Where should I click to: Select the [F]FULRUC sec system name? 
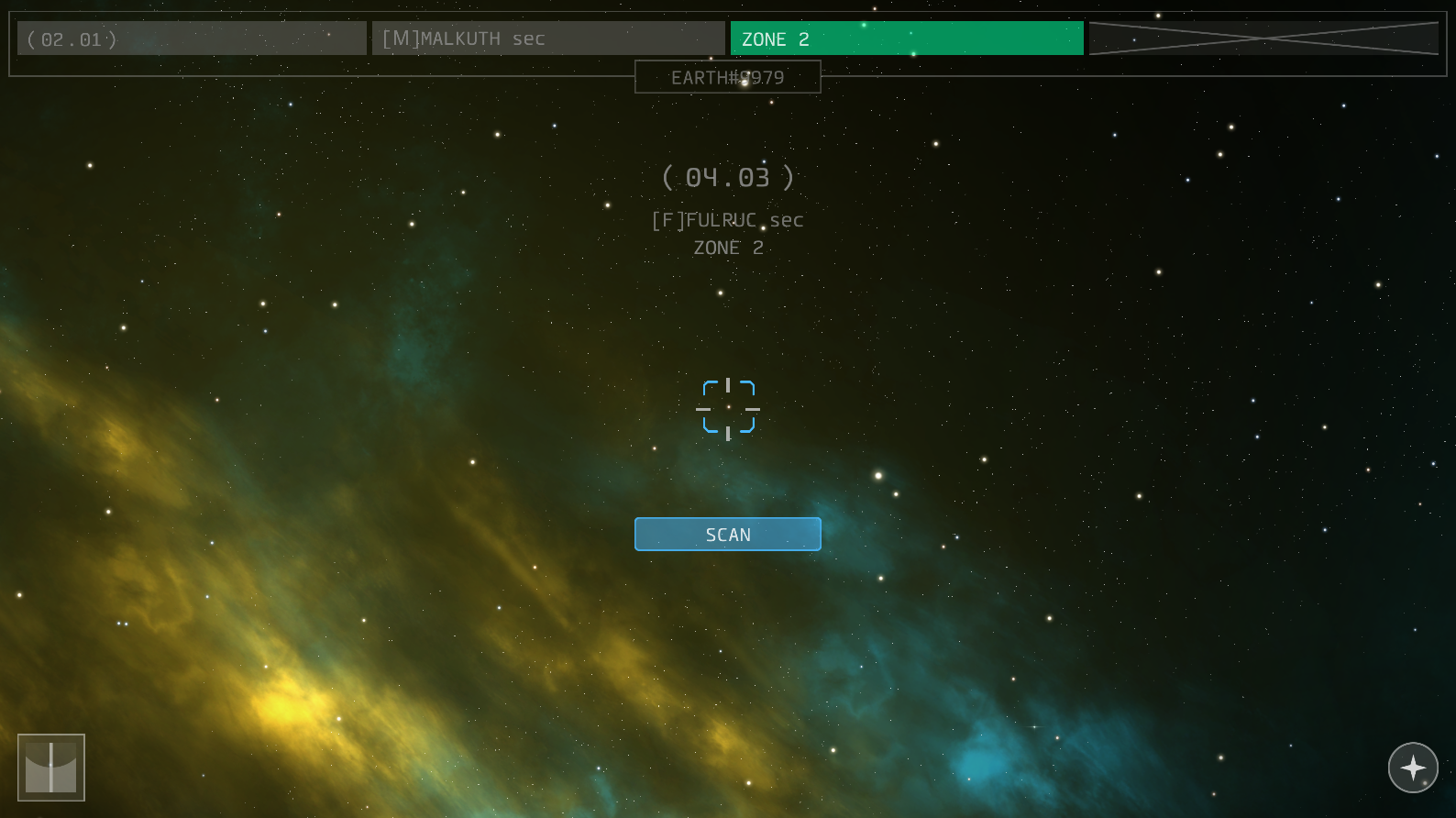click(x=727, y=220)
